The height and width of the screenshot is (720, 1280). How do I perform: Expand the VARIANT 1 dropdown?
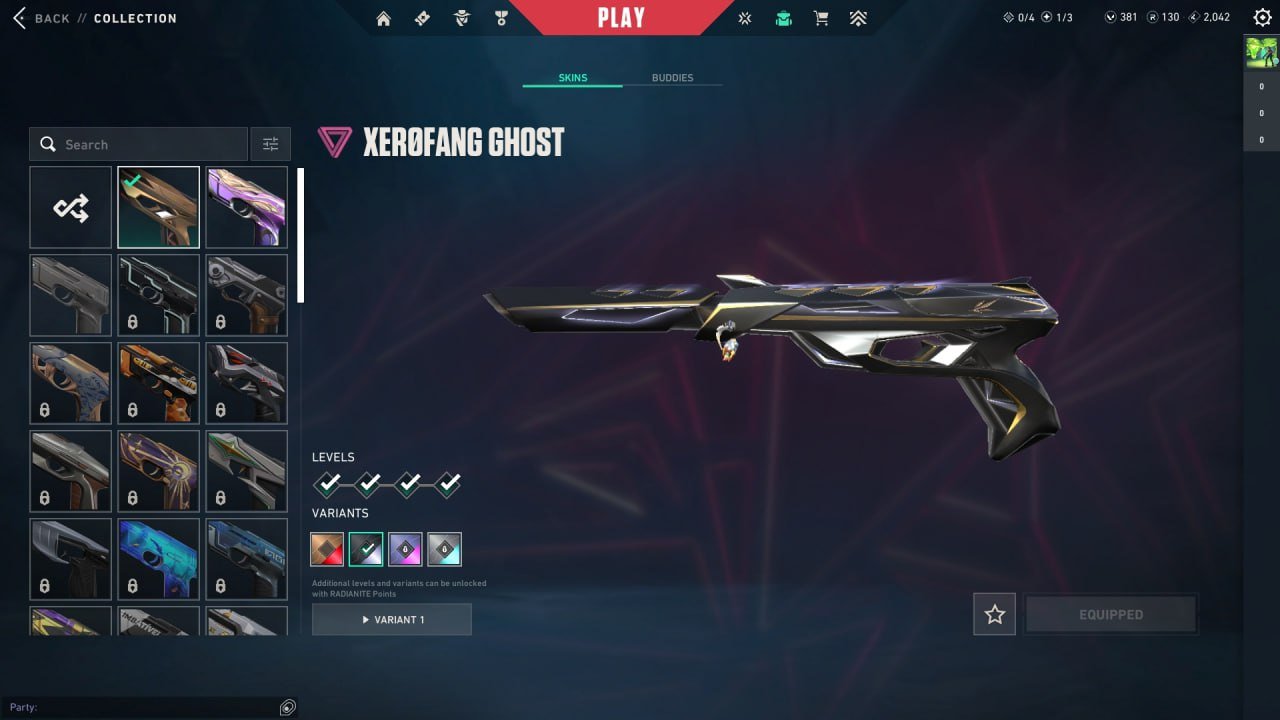click(391, 619)
